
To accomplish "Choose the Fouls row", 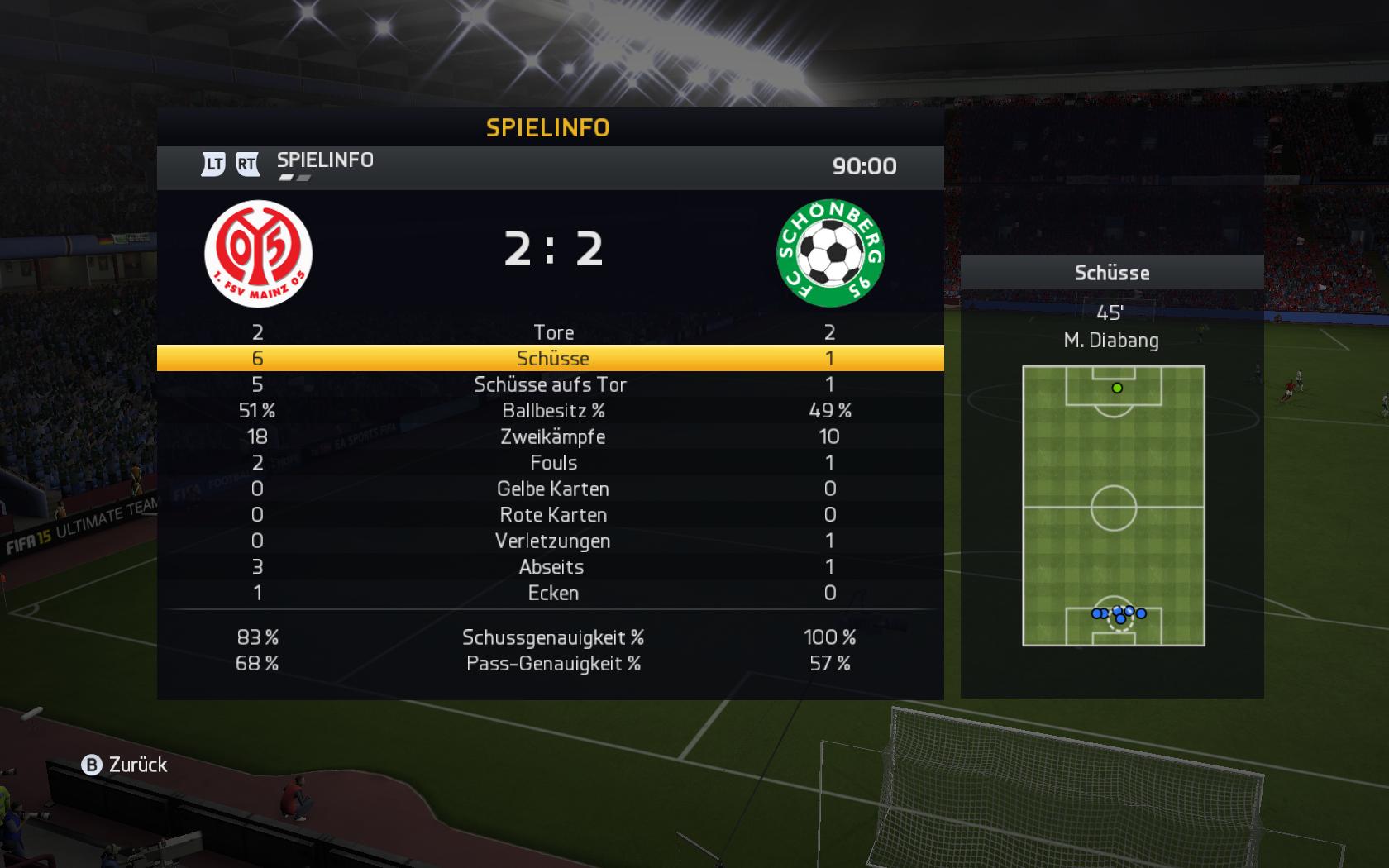I will tap(553, 463).
